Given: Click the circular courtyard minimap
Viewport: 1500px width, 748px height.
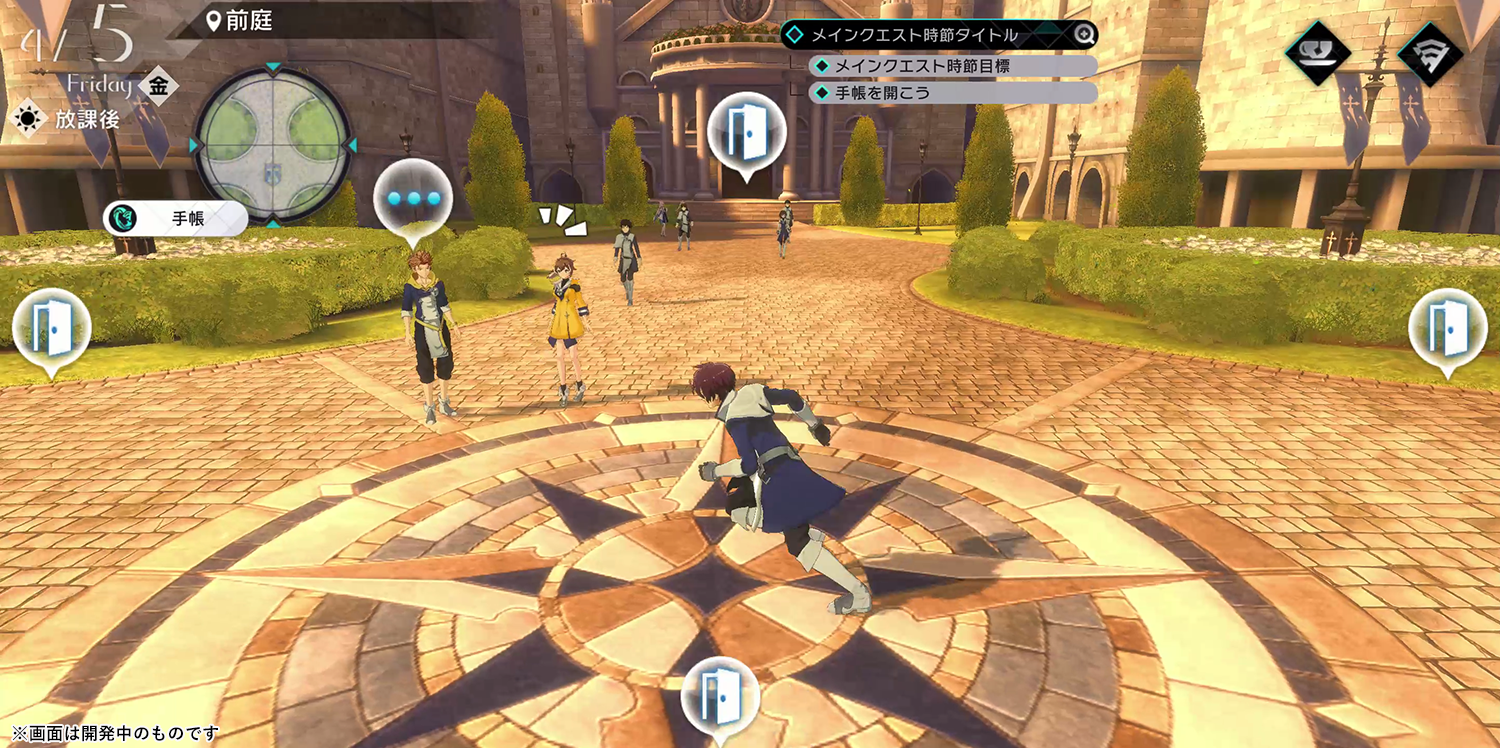Looking at the screenshot, I should click(273, 145).
